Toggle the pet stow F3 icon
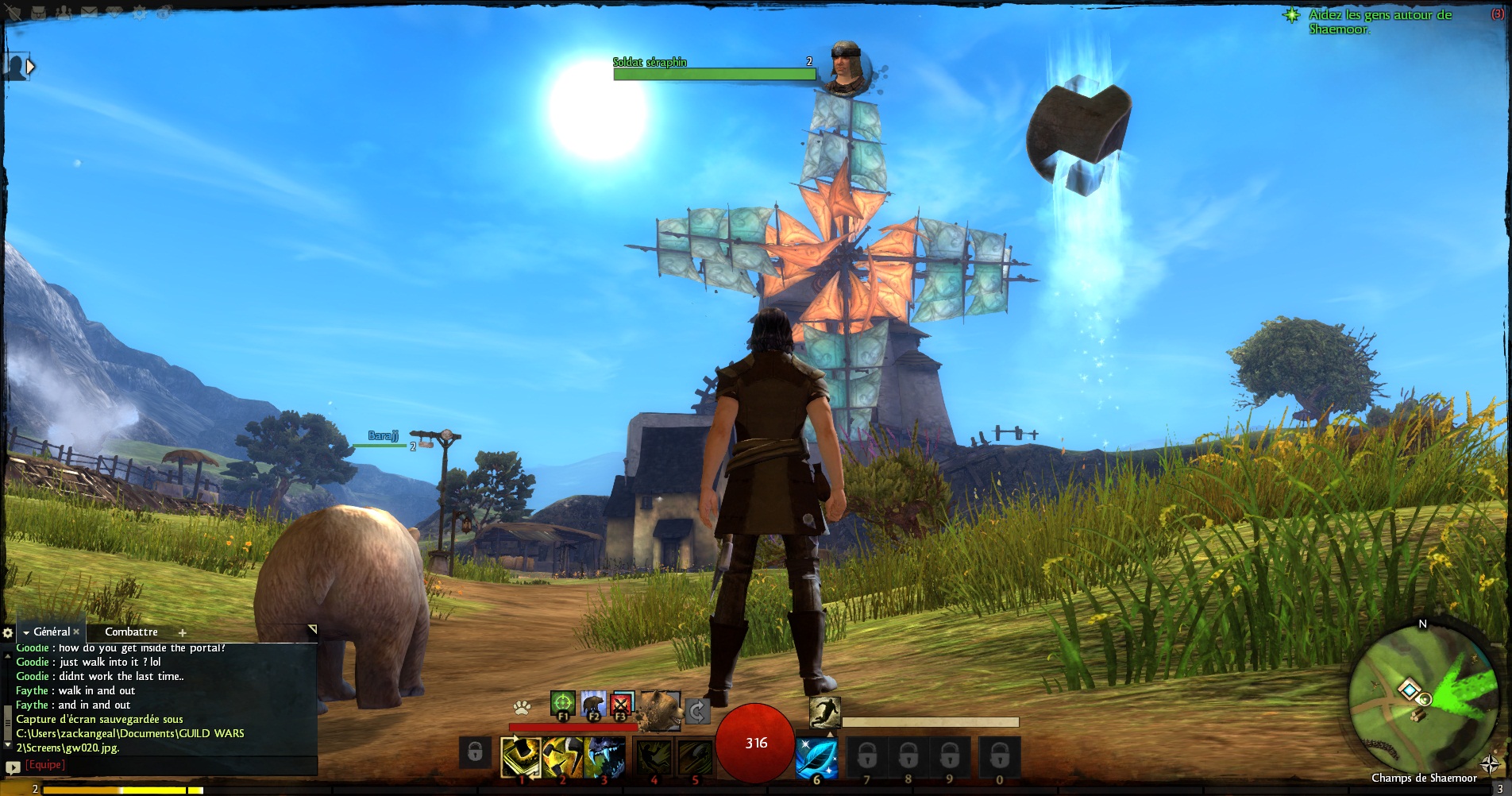 tap(622, 704)
